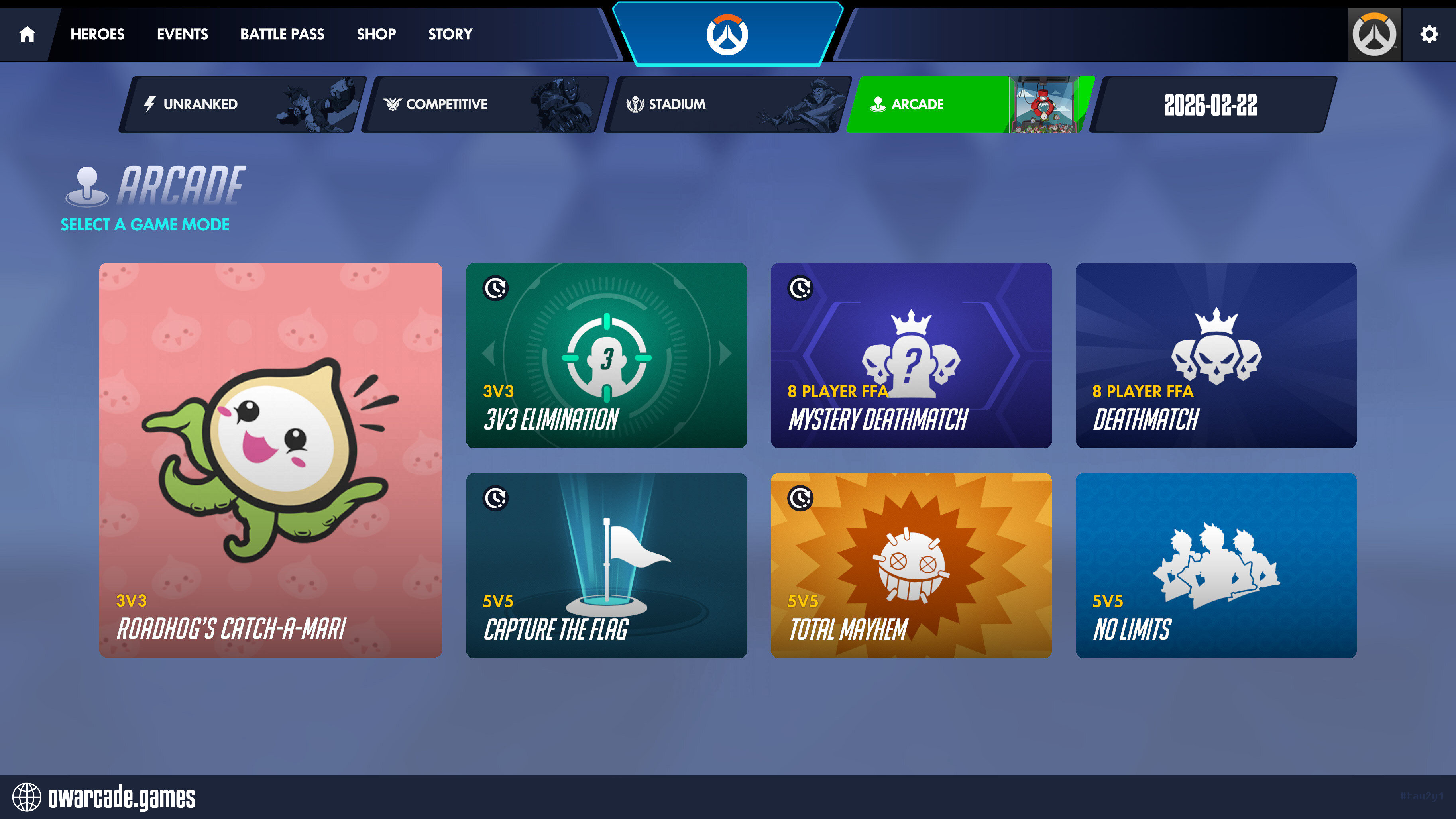1456x819 pixels.
Task: Select the 3v3 Elimination card
Action: tap(607, 355)
